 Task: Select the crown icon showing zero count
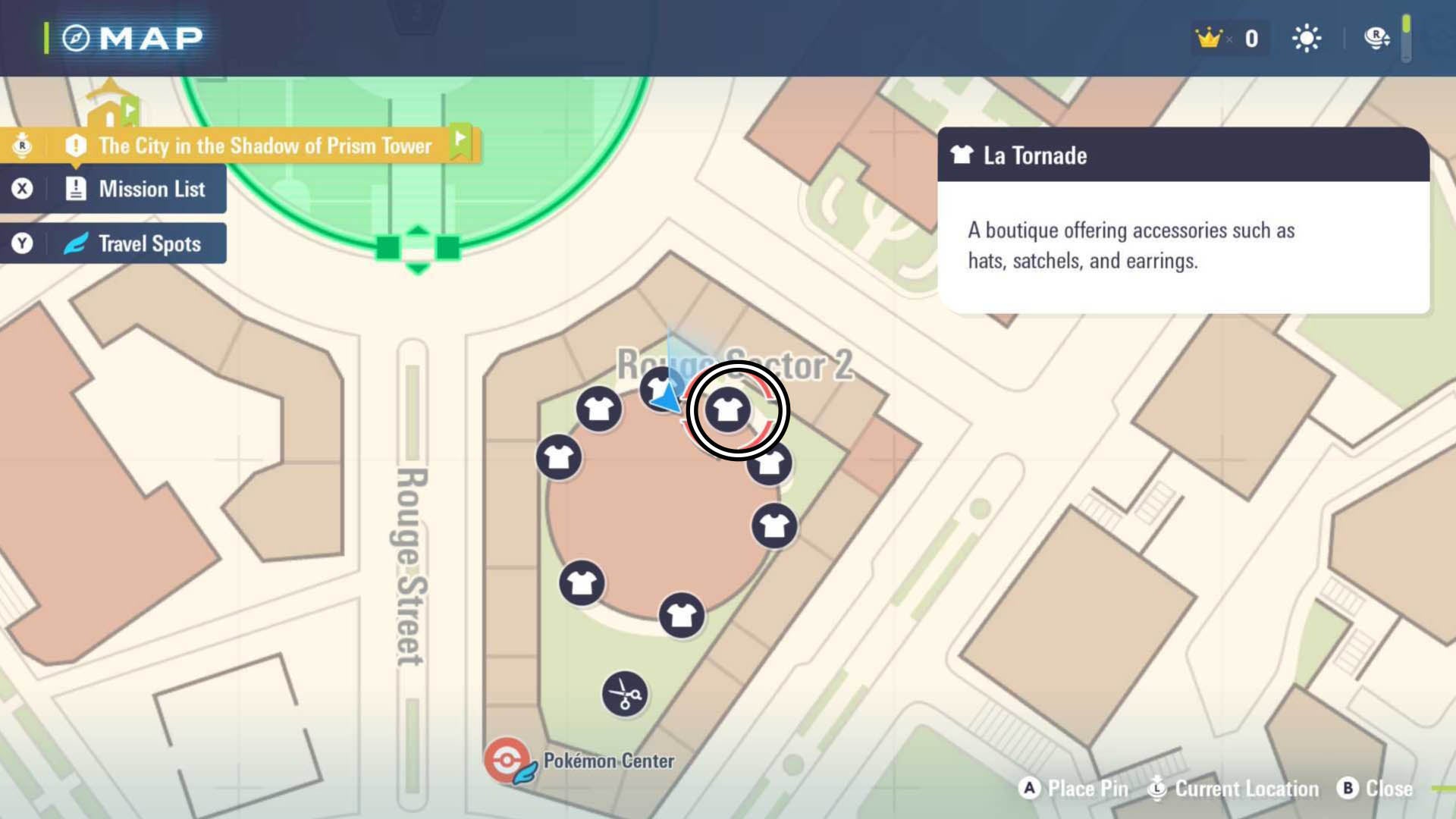(x=1208, y=37)
